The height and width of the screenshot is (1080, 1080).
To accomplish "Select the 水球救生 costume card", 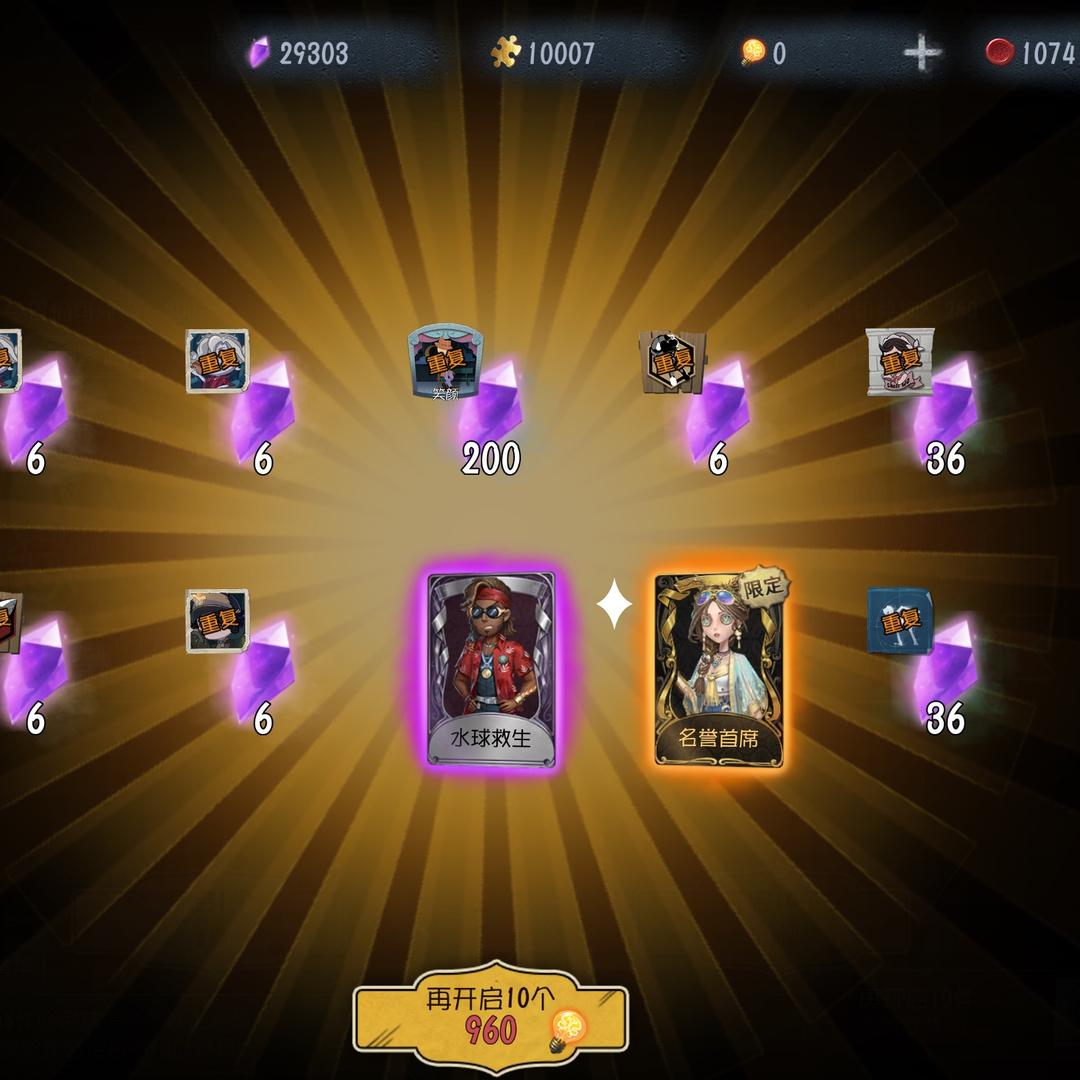I will tap(491, 670).
